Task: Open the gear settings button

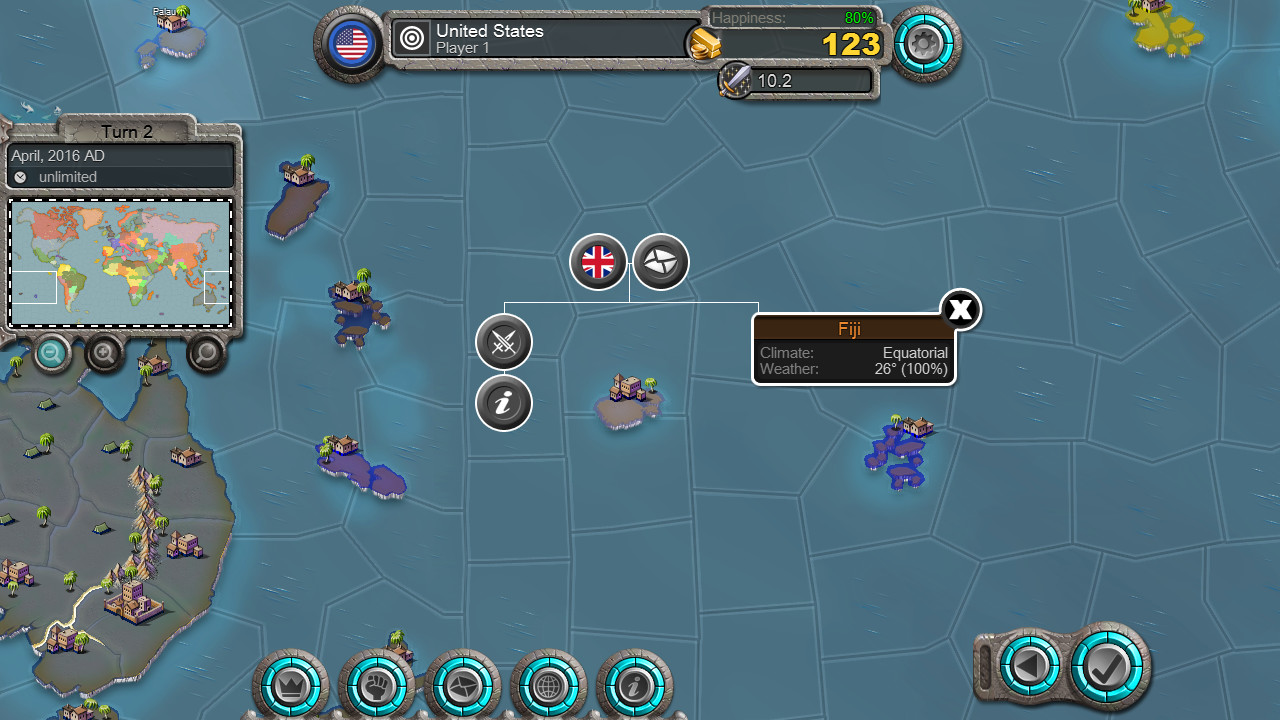Action: click(925, 43)
